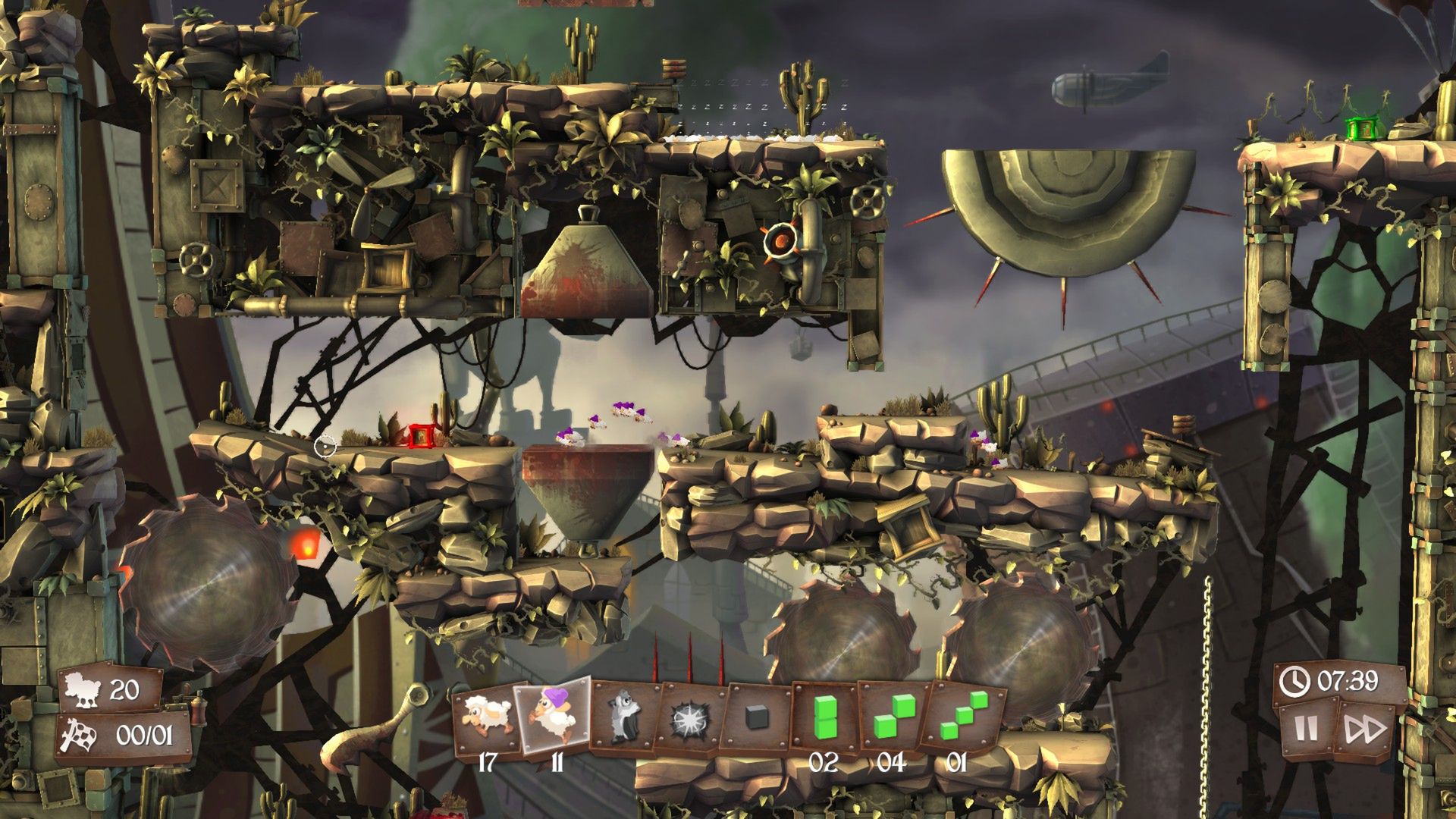Choose the two-step diagonal green block piece
1456x819 pixels.
pyautogui.click(x=892, y=717)
